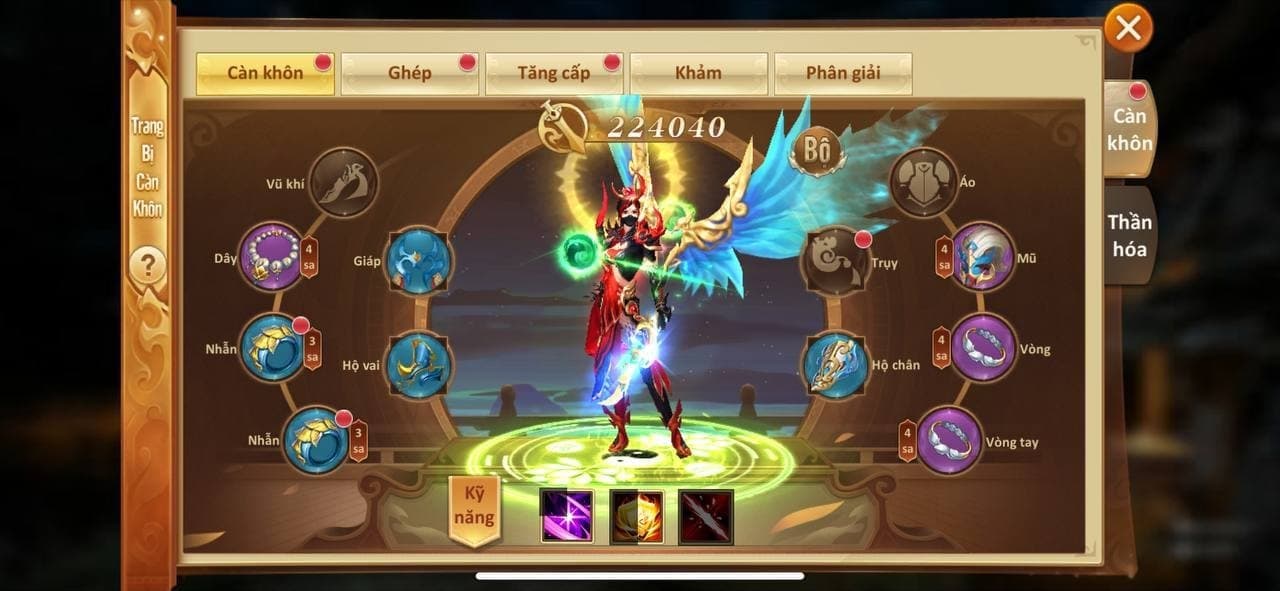
Task: Open the Kỹ năng skills banner
Action: (474, 509)
